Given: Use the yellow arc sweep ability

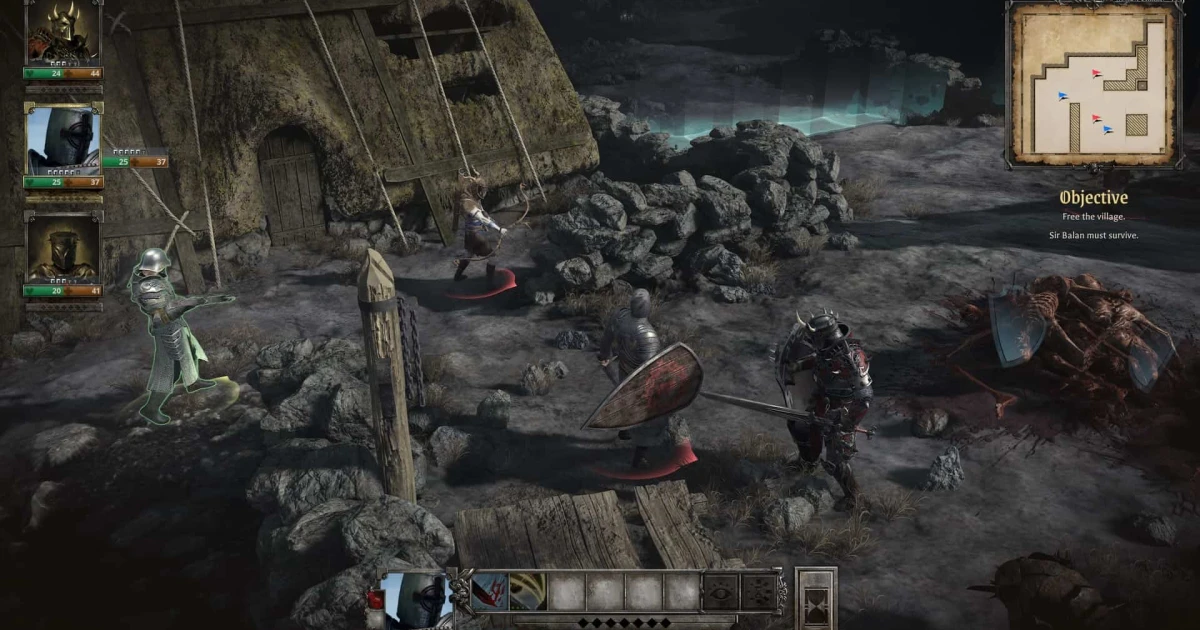Looking at the screenshot, I should pos(527,591).
